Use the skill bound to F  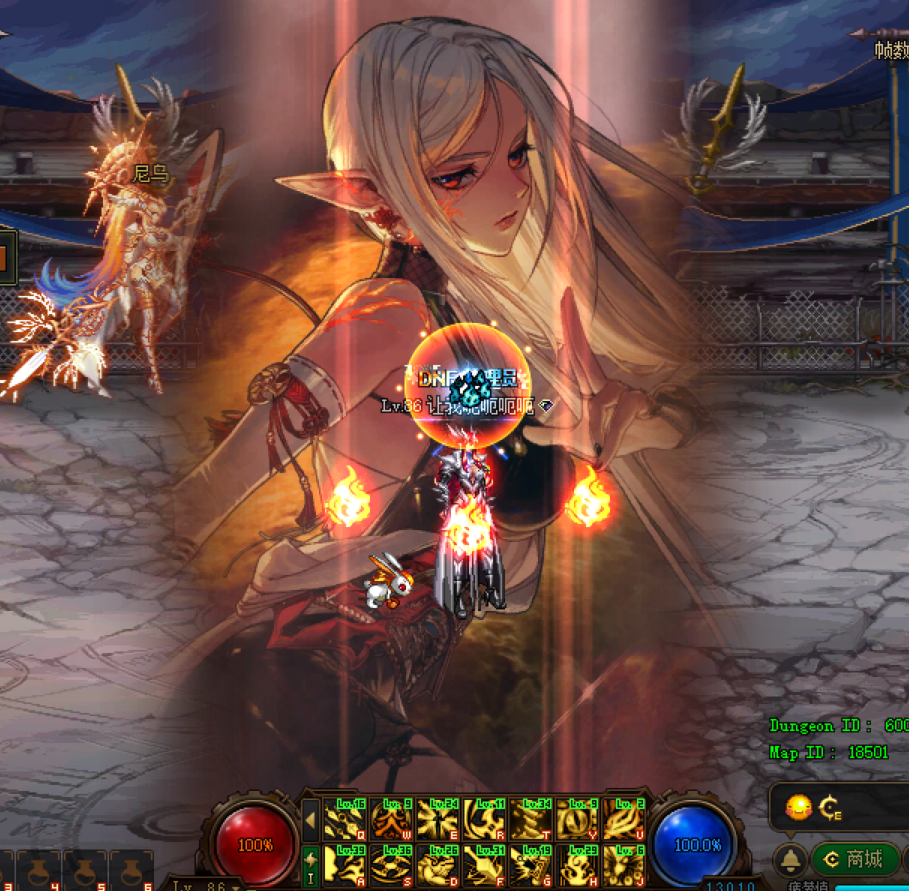click(x=484, y=865)
